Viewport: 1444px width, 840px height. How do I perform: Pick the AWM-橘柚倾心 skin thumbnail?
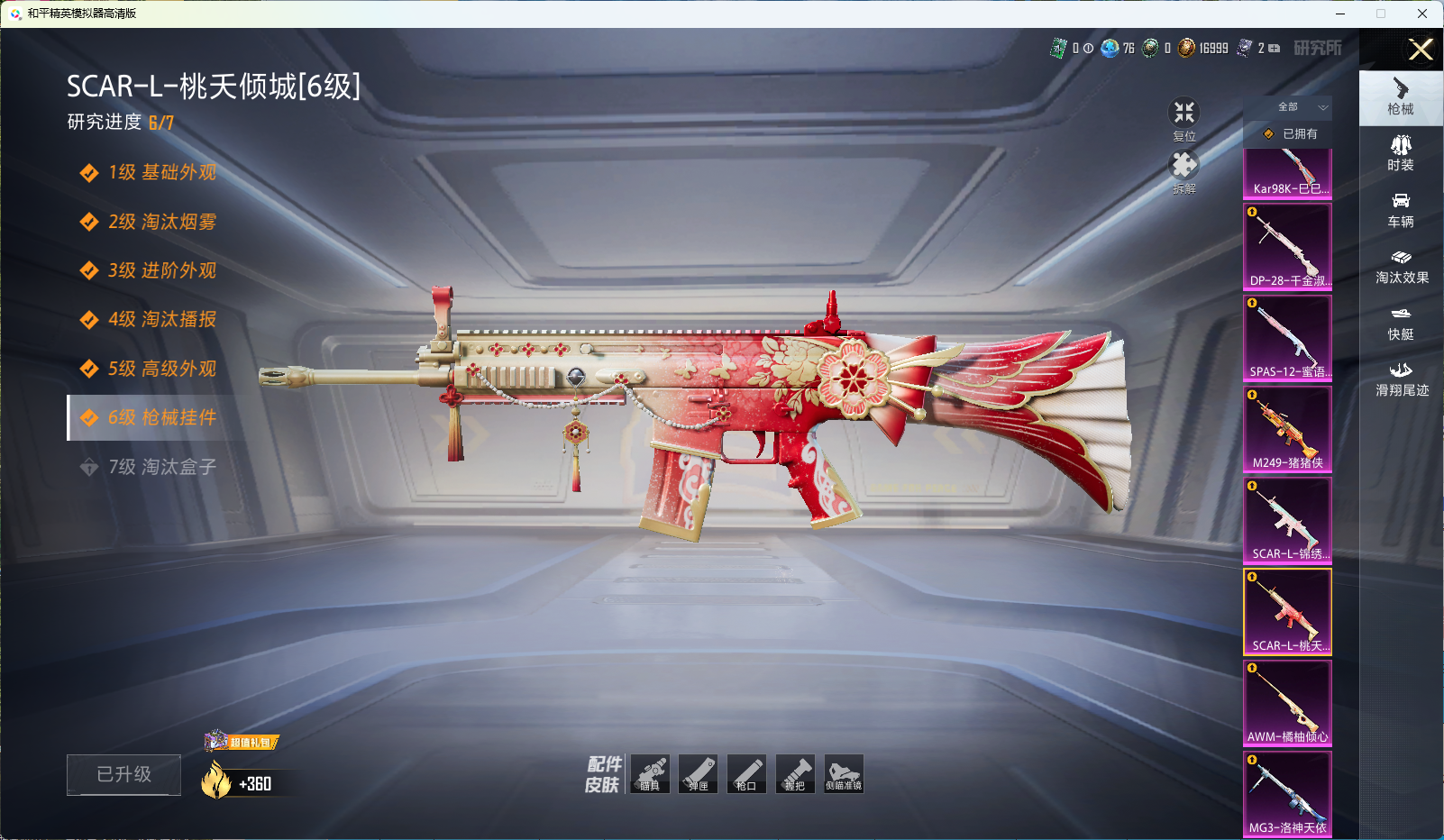pyautogui.click(x=1287, y=703)
